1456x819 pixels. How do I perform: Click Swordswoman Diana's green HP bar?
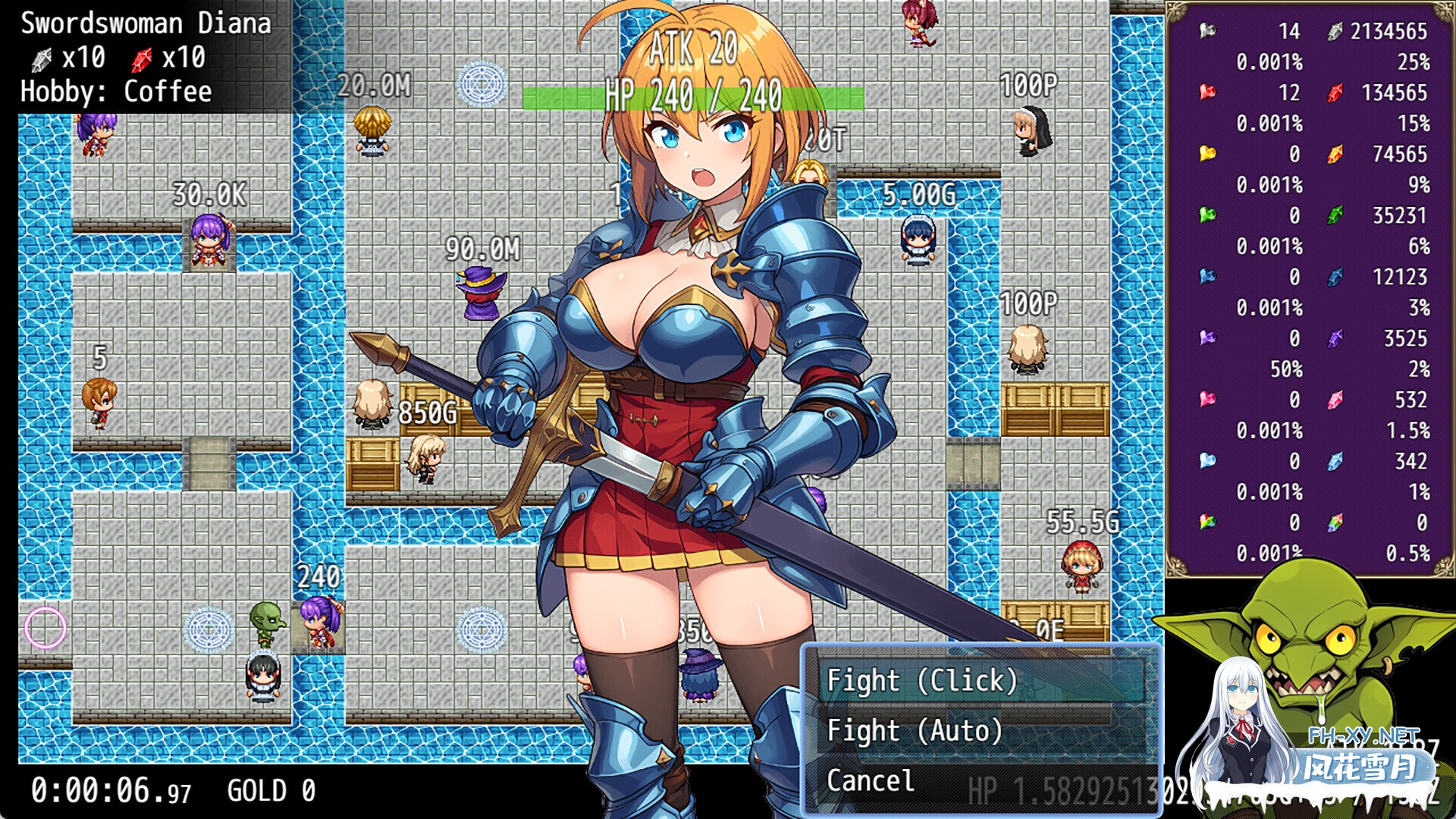(x=694, y=94)
